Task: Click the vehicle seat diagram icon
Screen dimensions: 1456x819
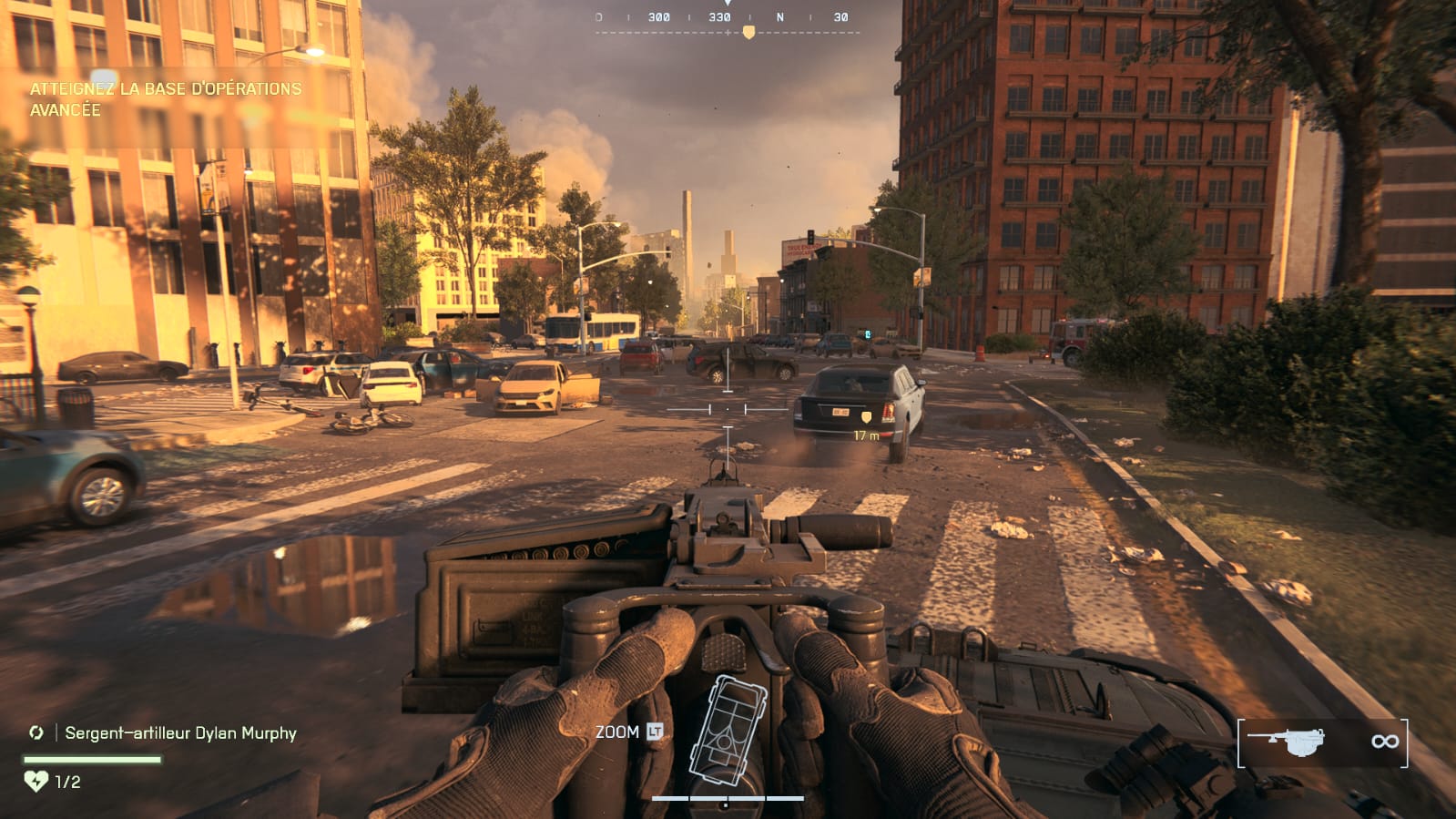Action: click(x=728, y=730)
